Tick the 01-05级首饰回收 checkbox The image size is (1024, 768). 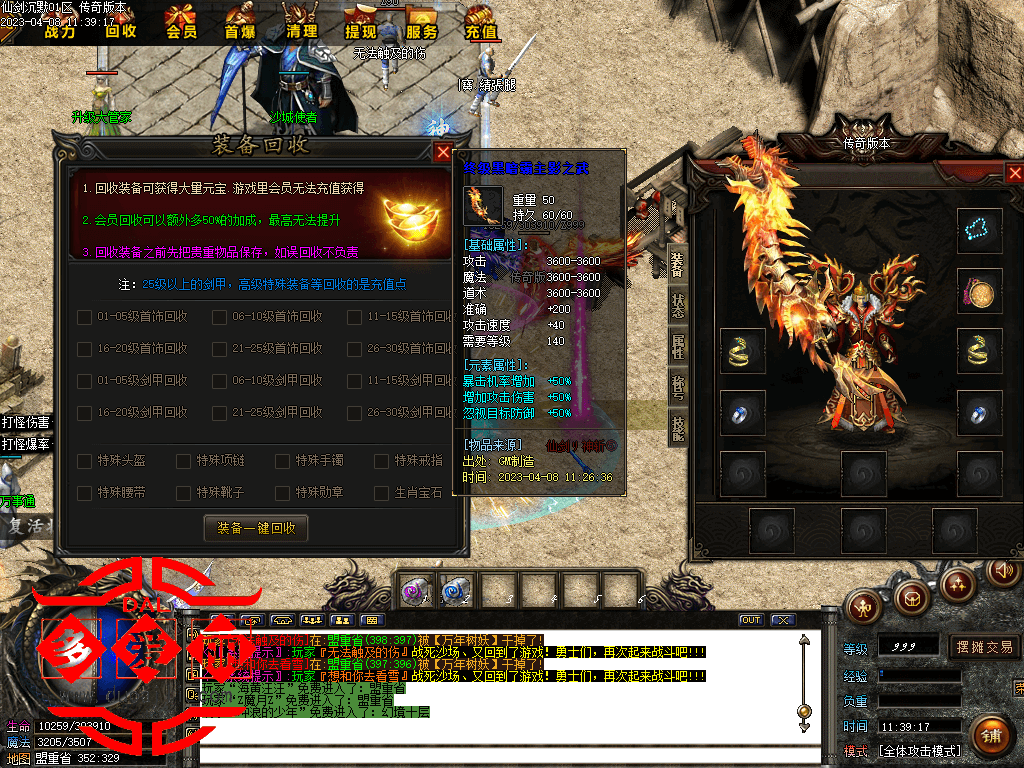pos(85,318)
